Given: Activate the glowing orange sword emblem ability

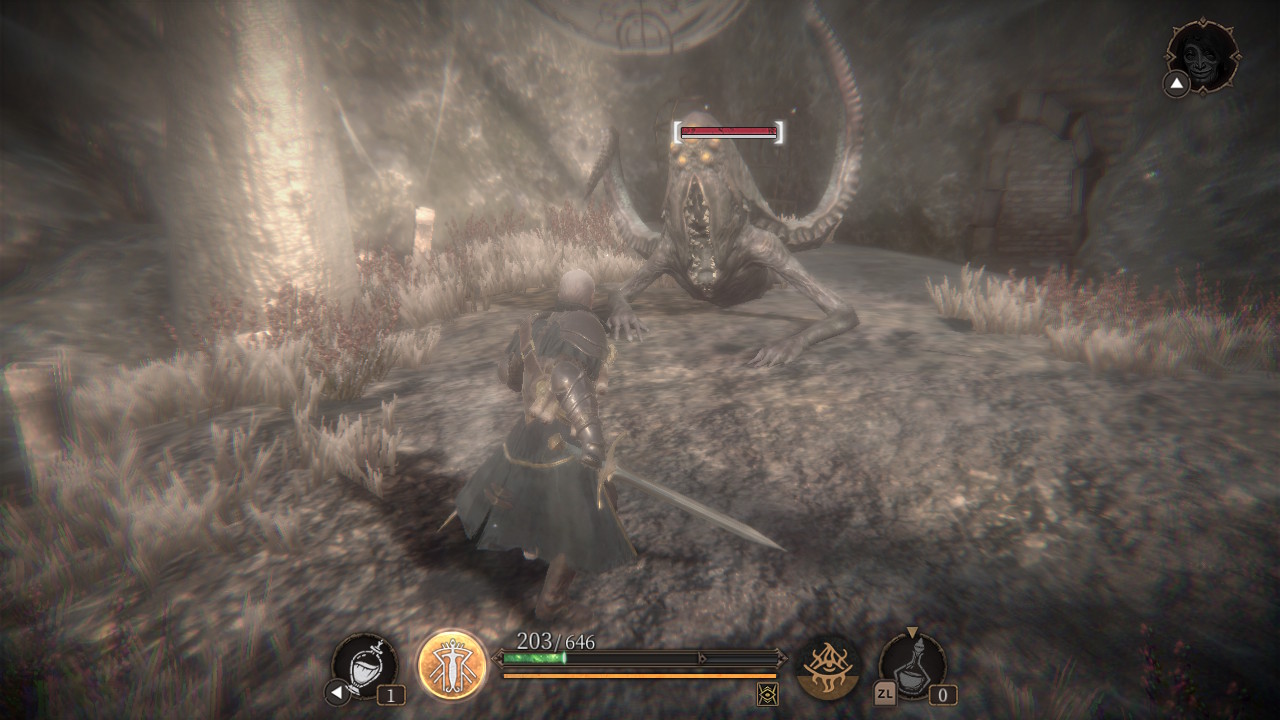Looking at the screenshot, I should tap(452, 665).
